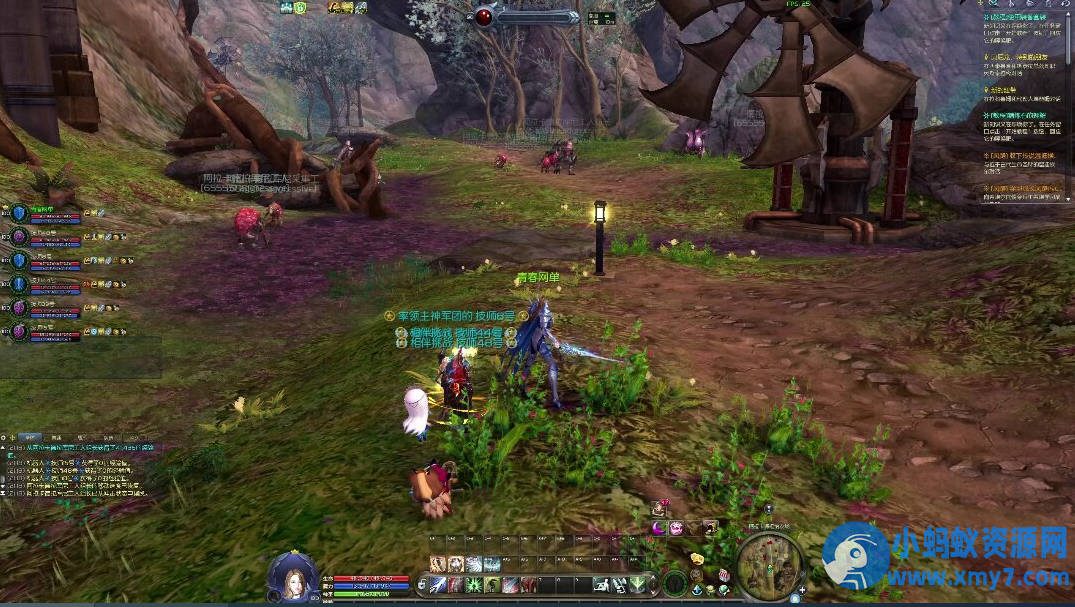Screen dimensions: 1075x607
Task: Use the sitting rest action icon
Action: tap(603, 584)
